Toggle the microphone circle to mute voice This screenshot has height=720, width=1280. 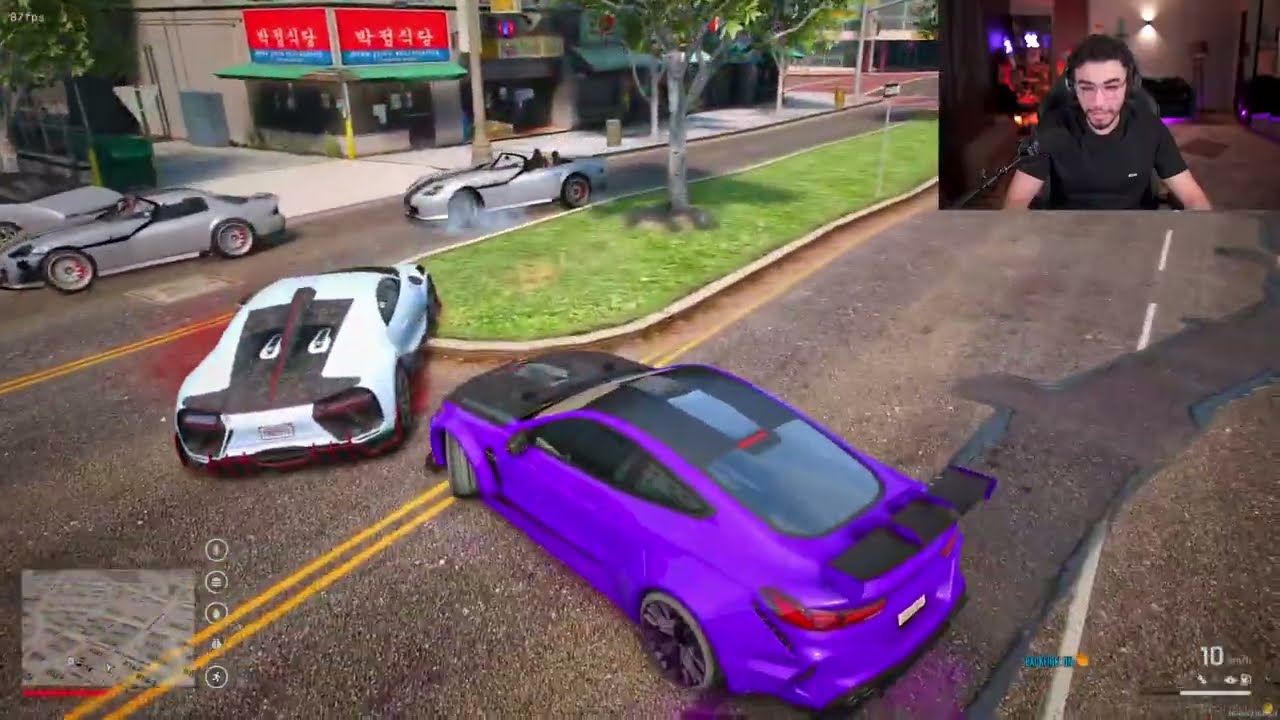216,549
